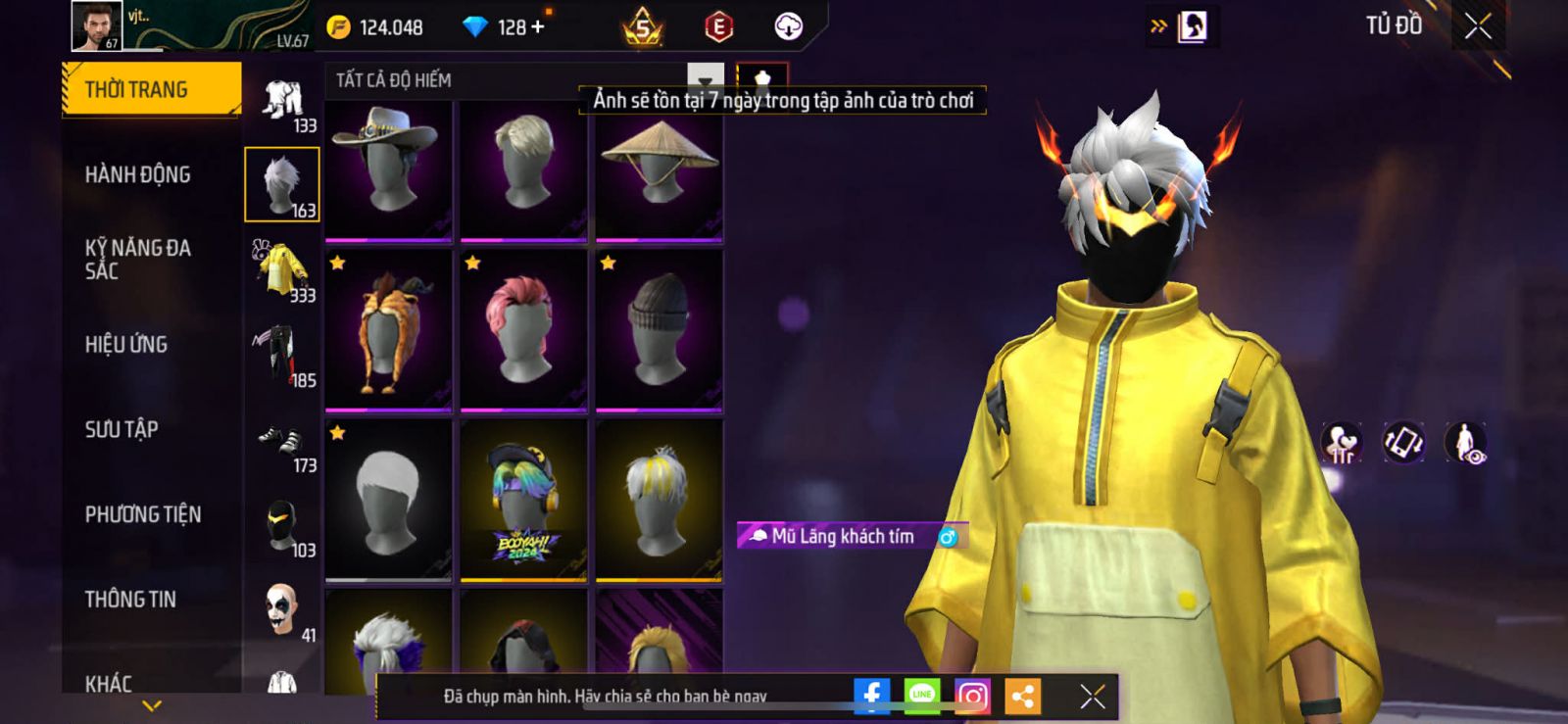
Task: Open the Thông Tin section
Action: tap(129, 599)
